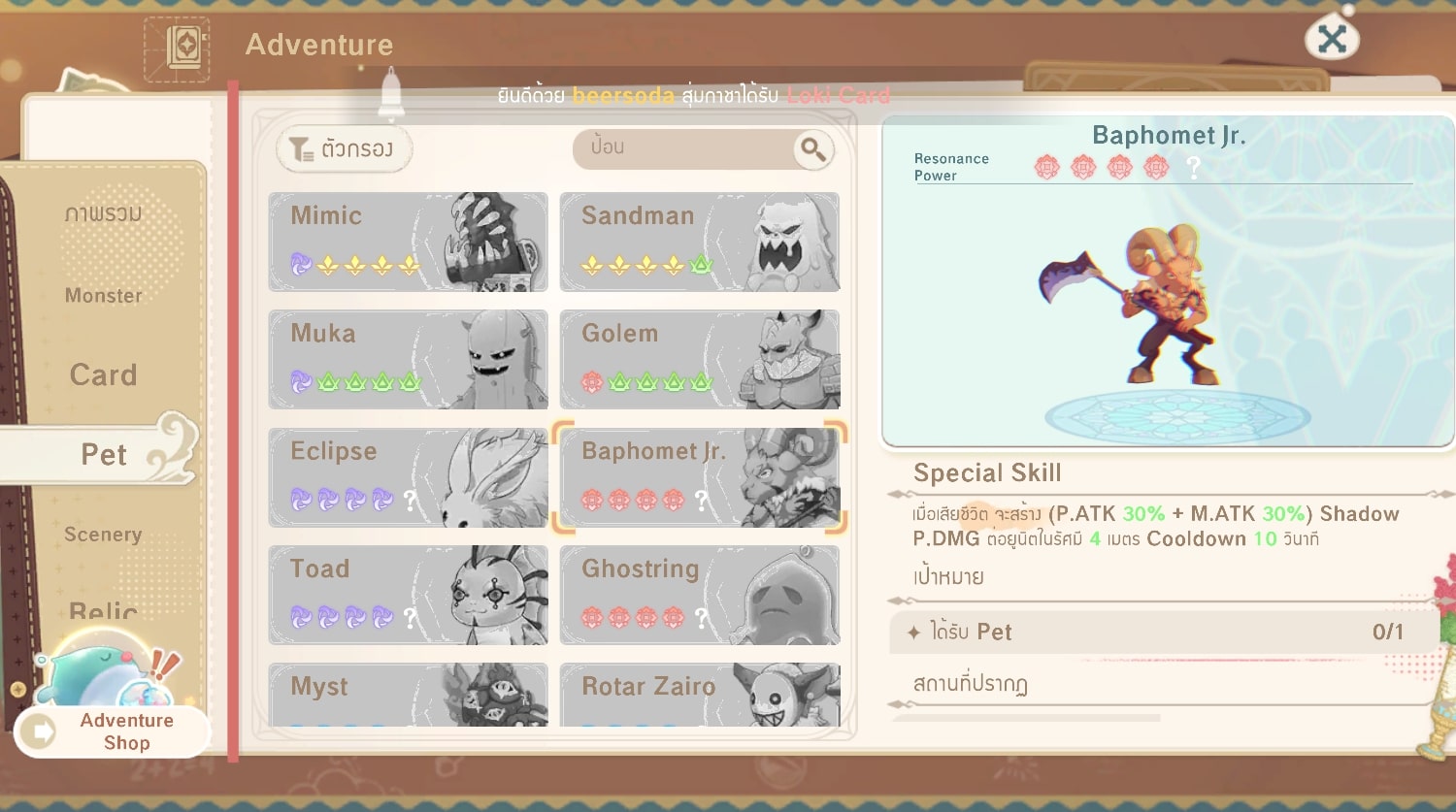The height and width of the screenshot is (812, 1456).
Task: Click the magnifying glass search icon
Action: tap(812, 149)
